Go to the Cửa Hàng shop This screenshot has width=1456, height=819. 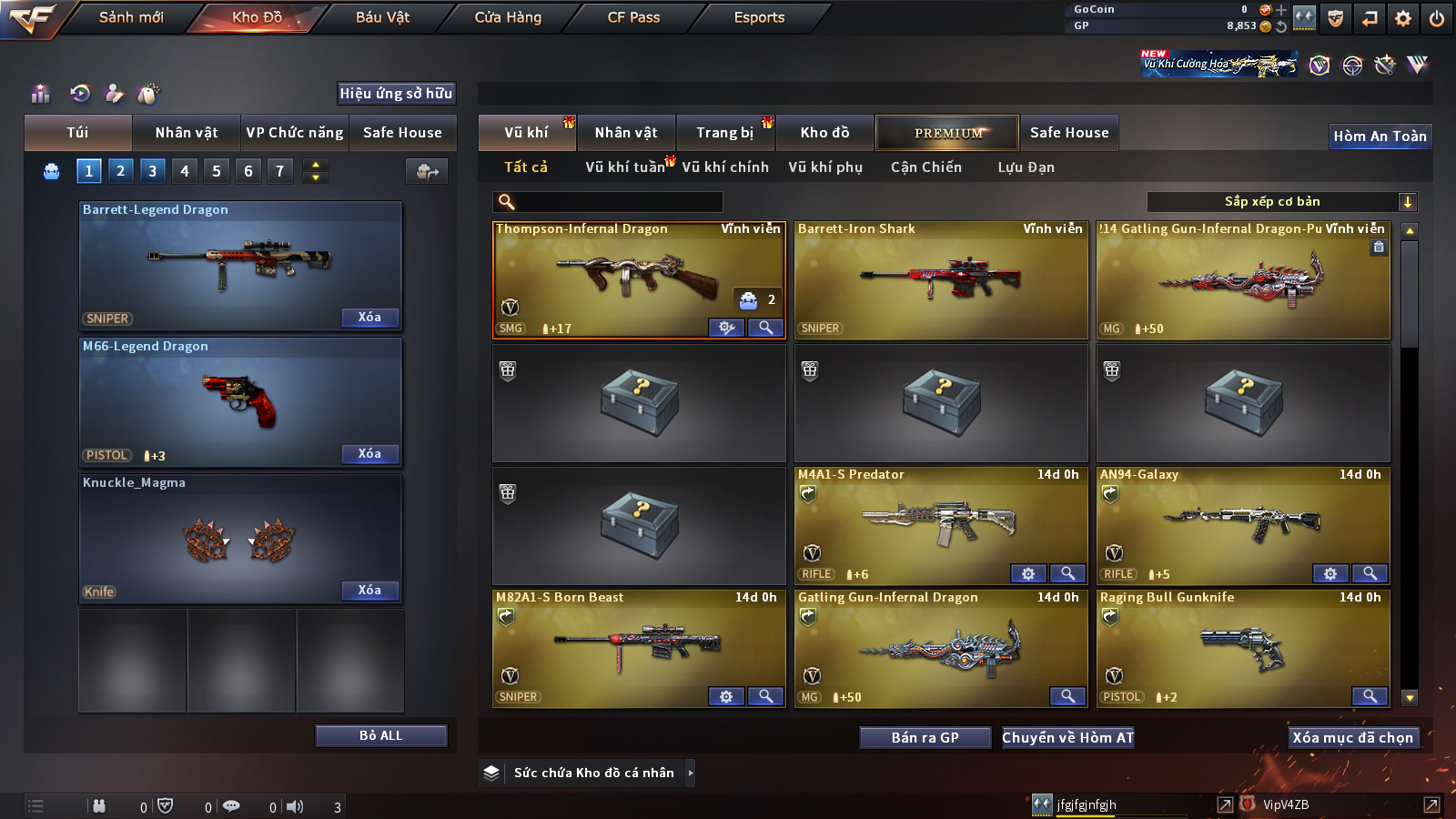click(508, 17)
